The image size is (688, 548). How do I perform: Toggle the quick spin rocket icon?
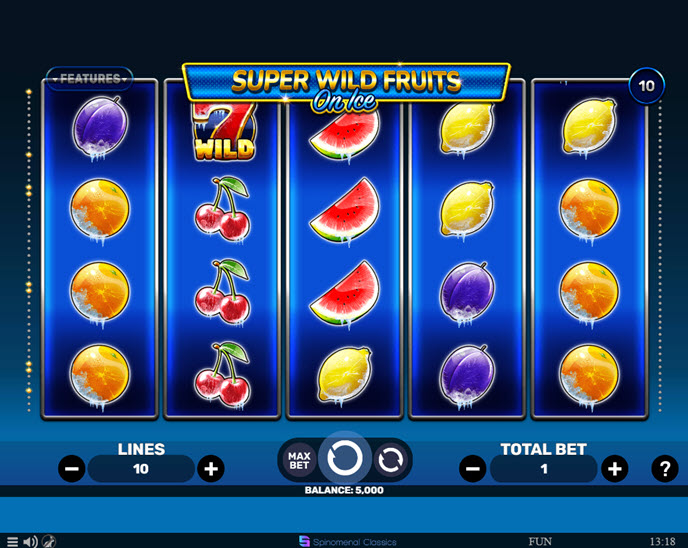point(50,541)
